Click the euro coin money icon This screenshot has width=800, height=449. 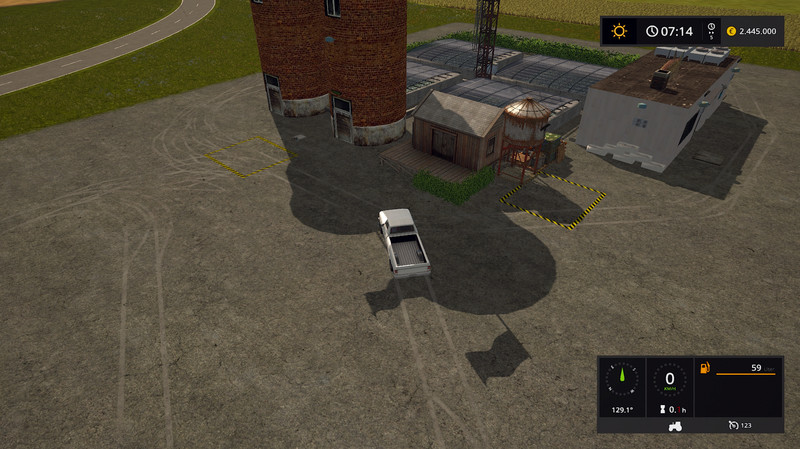(731, 31)
